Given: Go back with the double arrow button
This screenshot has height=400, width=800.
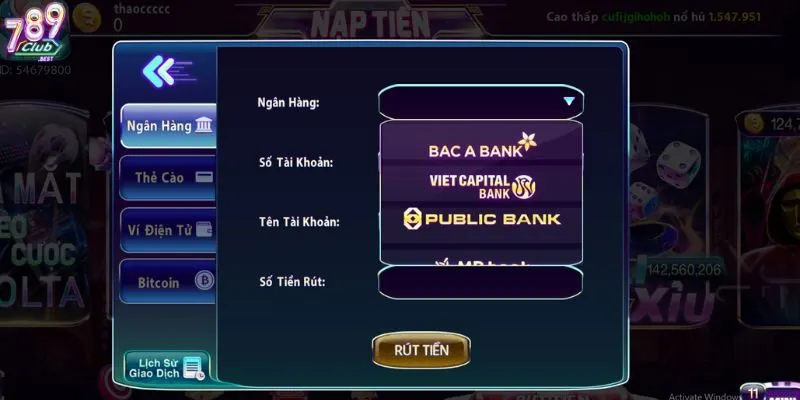Looking at the screenshot, I should point(162,71).
